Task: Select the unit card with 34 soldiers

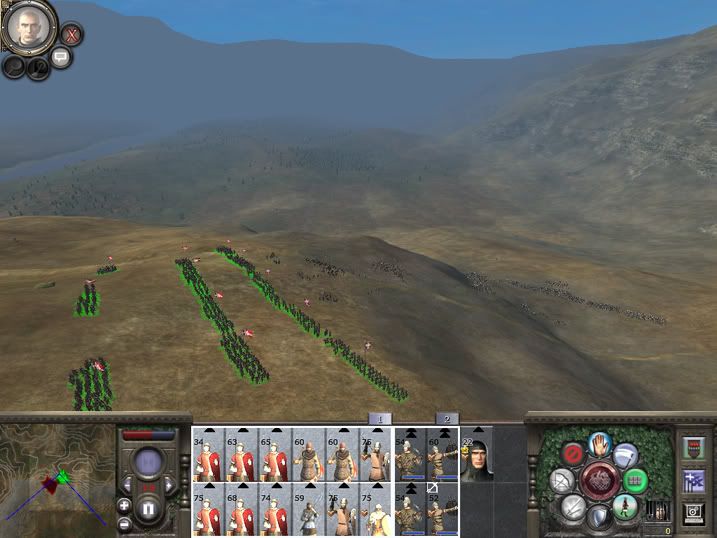Action: (x=207, y=456)
